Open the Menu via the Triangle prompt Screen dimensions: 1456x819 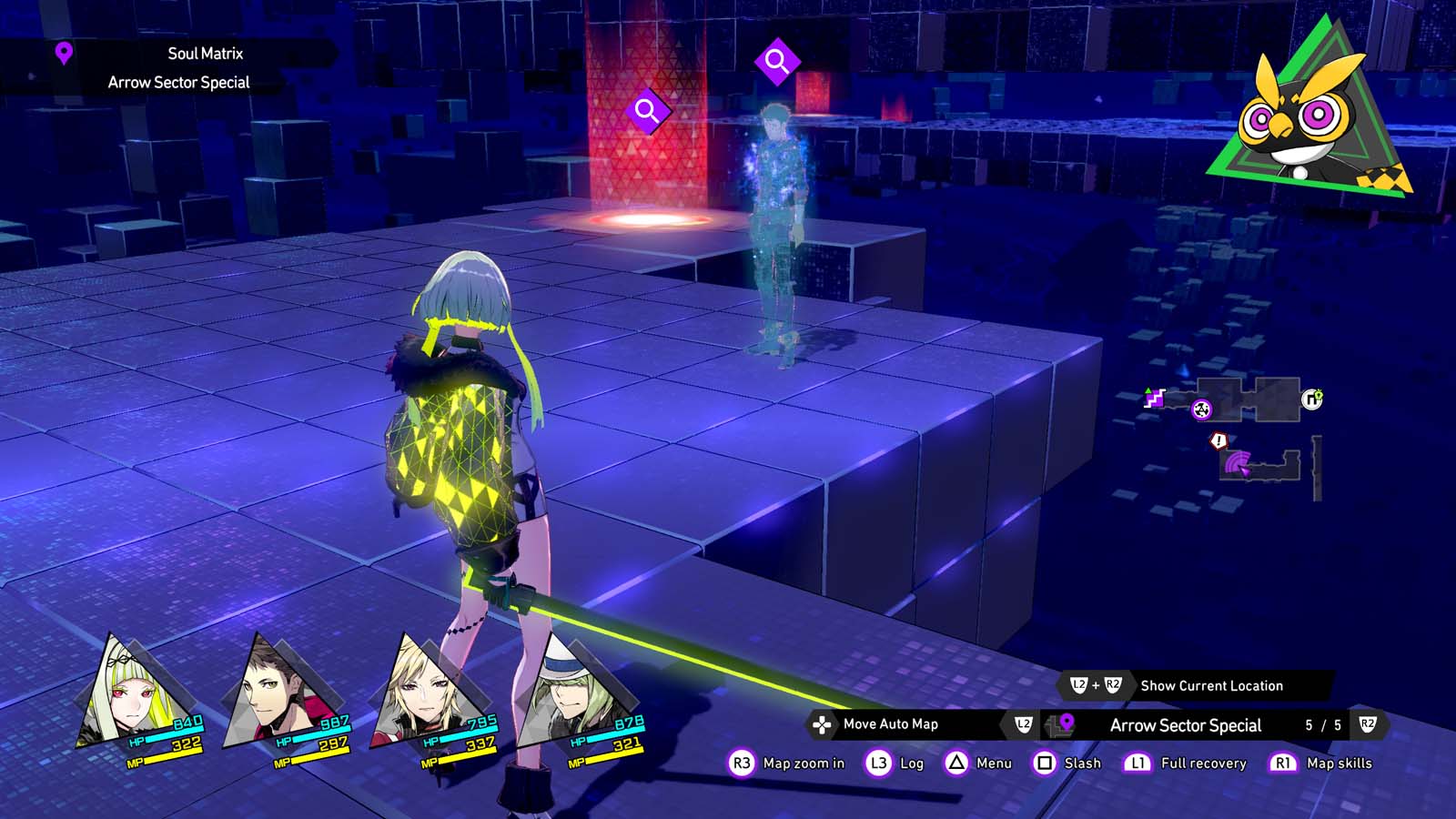pyautogui.click(x=955, y=763)
